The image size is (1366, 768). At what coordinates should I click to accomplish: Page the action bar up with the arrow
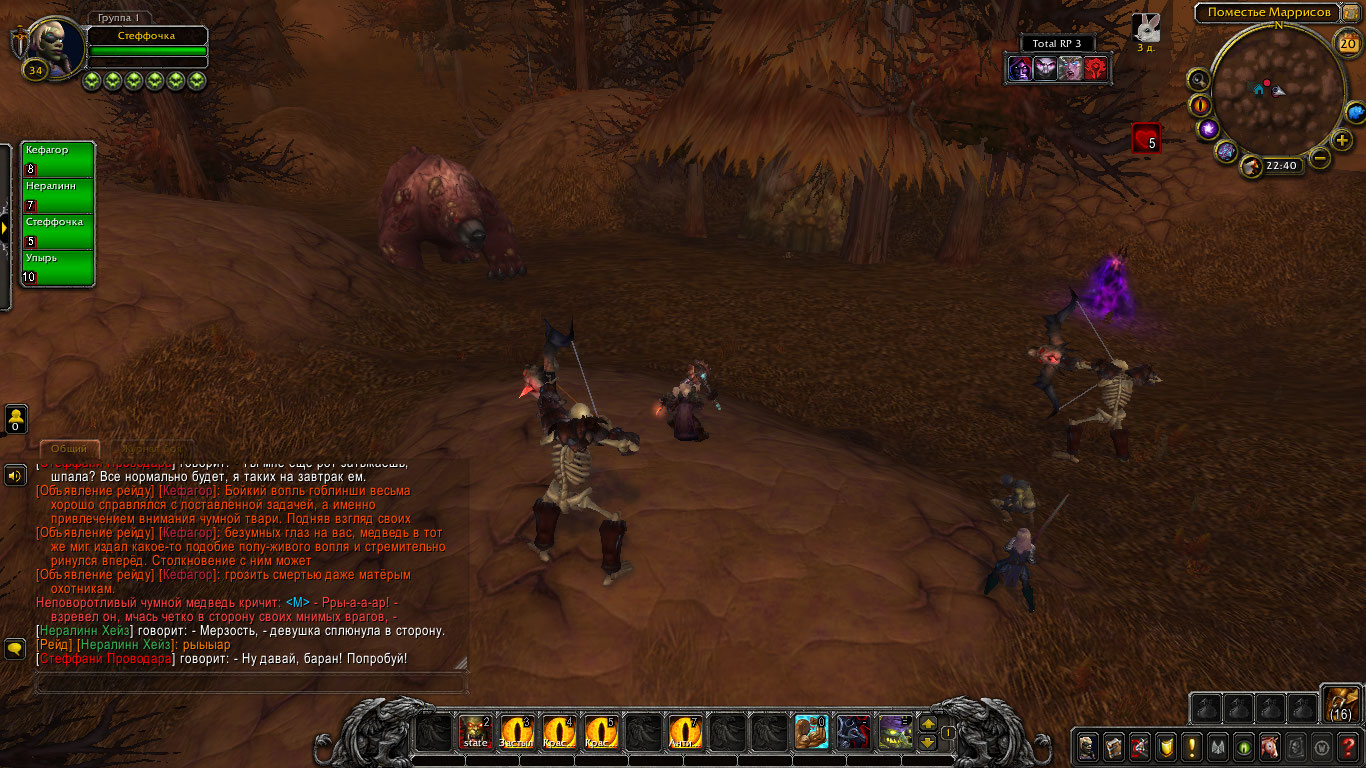click(928, 724)
